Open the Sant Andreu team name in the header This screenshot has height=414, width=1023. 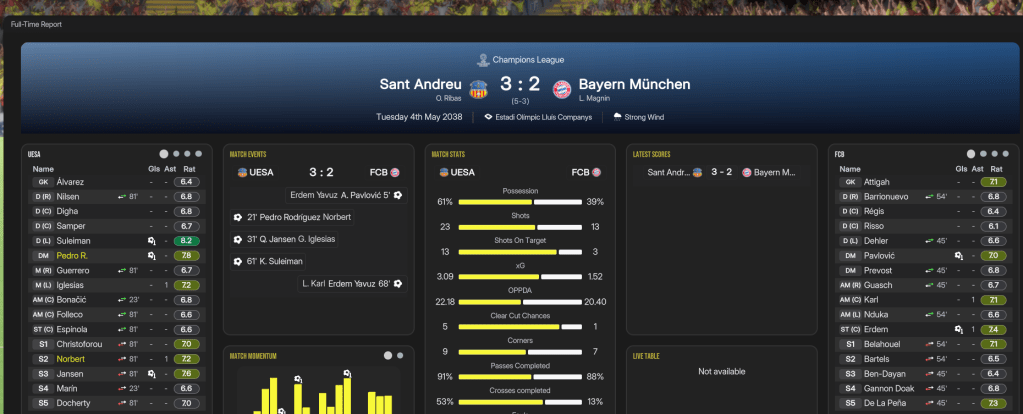[x=420, y=85]
